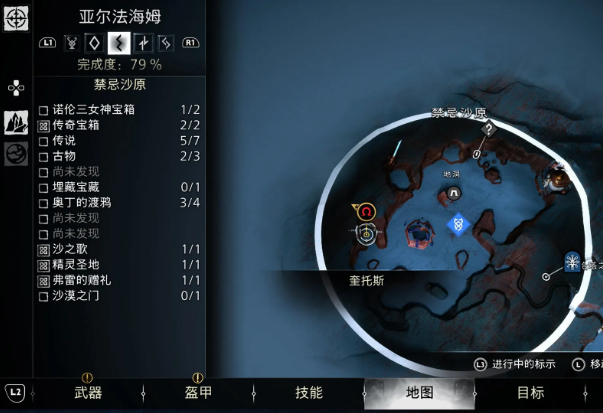Open the mountain icon in the left sidebar

(x=16, y=121)
